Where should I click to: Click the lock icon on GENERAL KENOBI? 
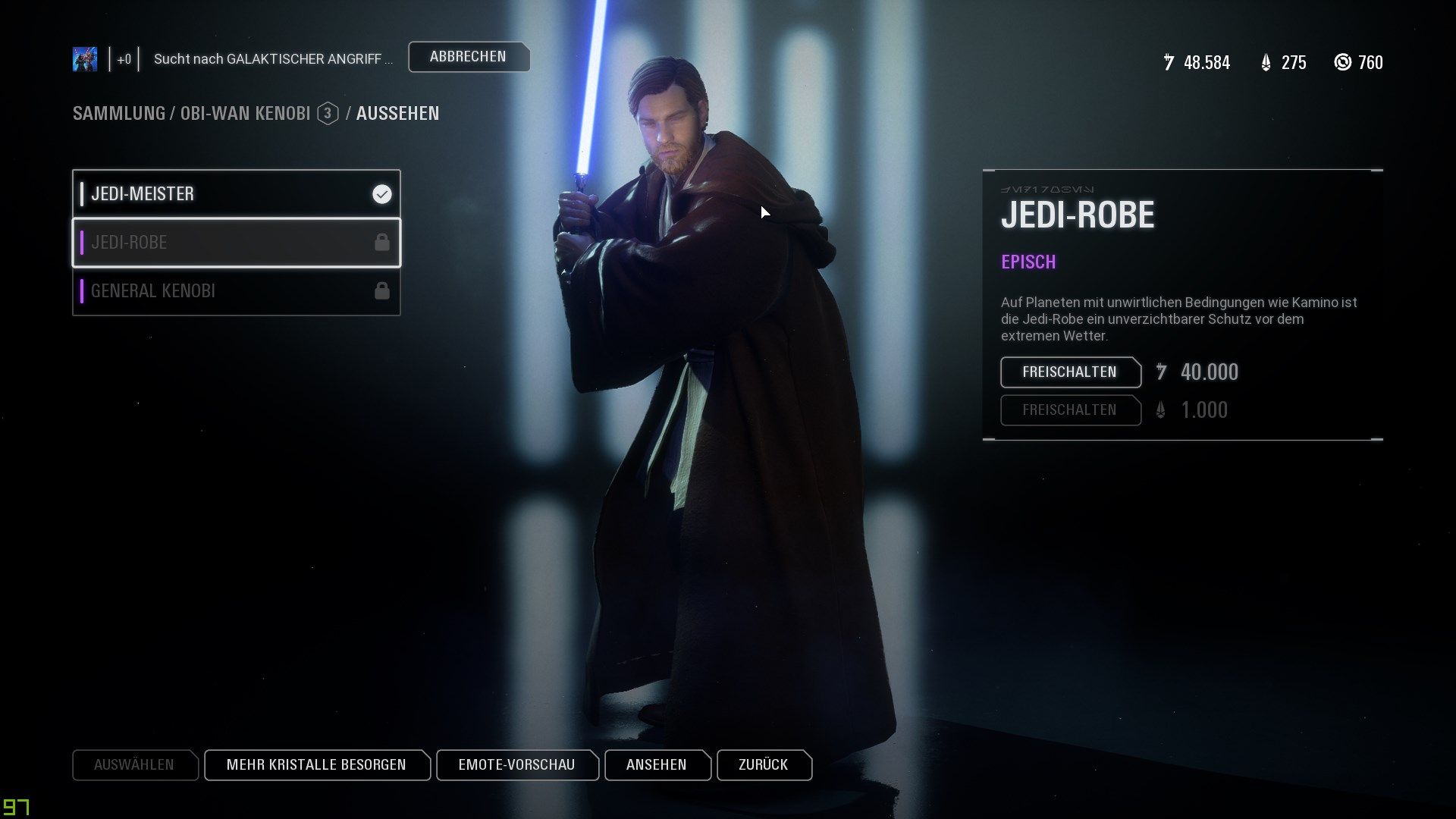(382, 290)
